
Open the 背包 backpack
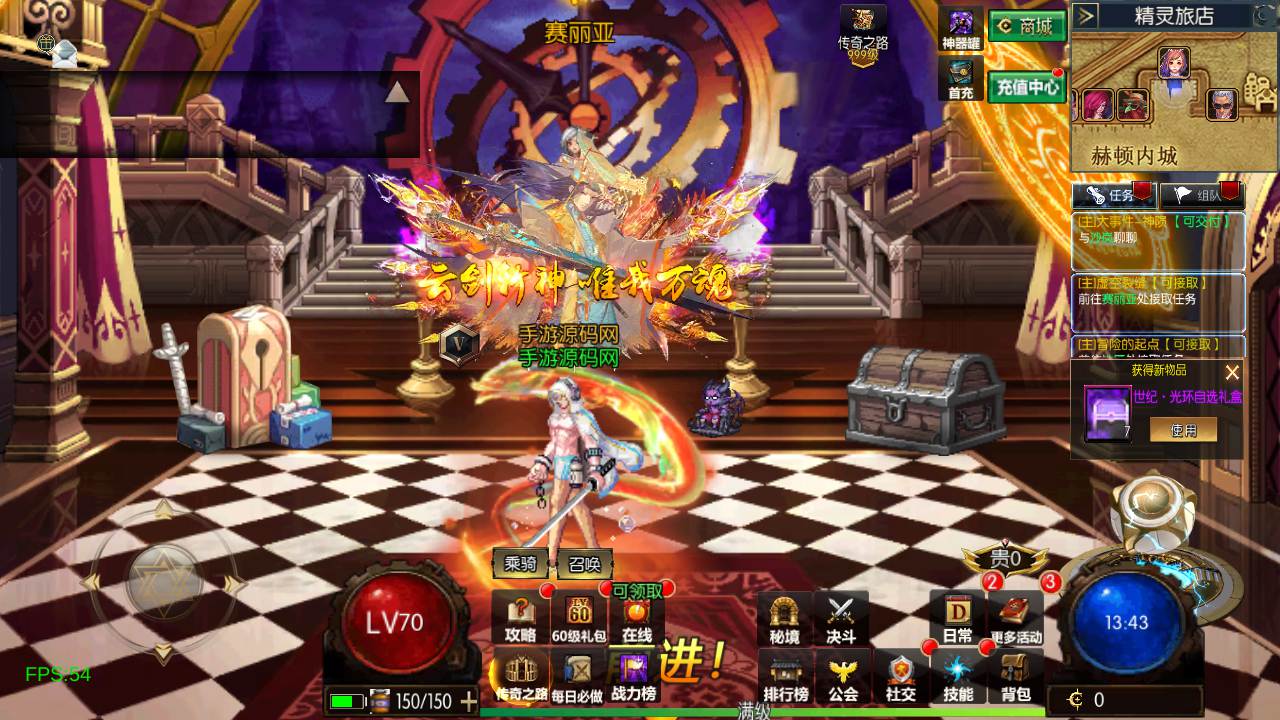tap(1015, 677)
